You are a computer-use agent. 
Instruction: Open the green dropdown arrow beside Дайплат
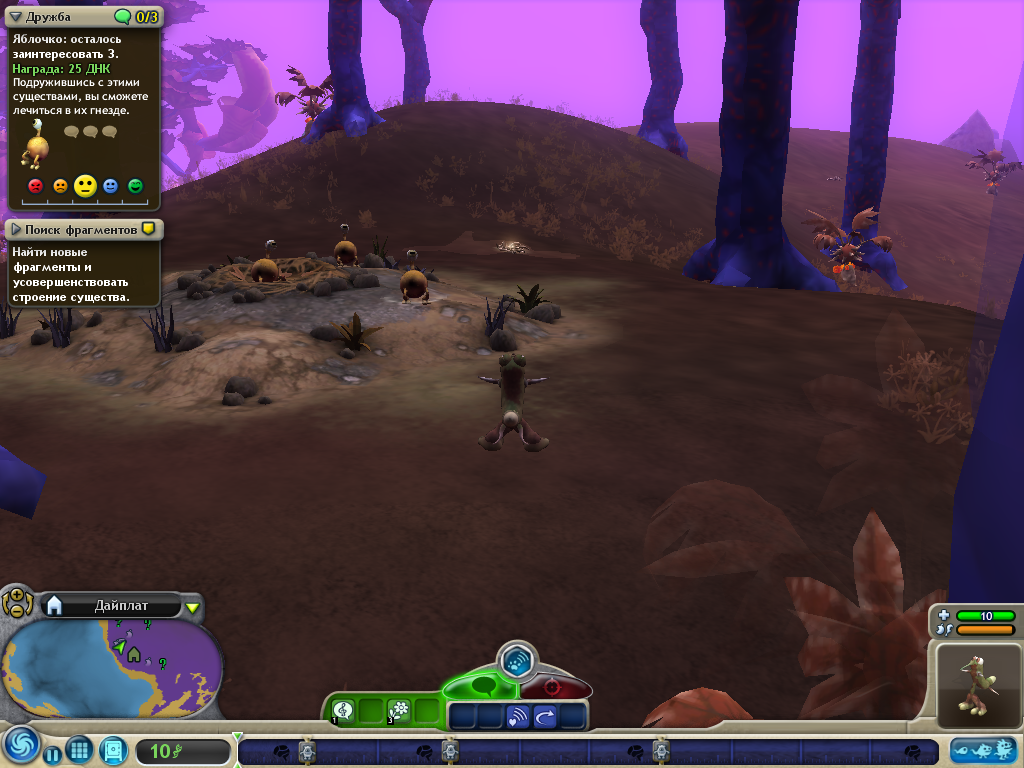pyautogui.click(x=193, y=606)
